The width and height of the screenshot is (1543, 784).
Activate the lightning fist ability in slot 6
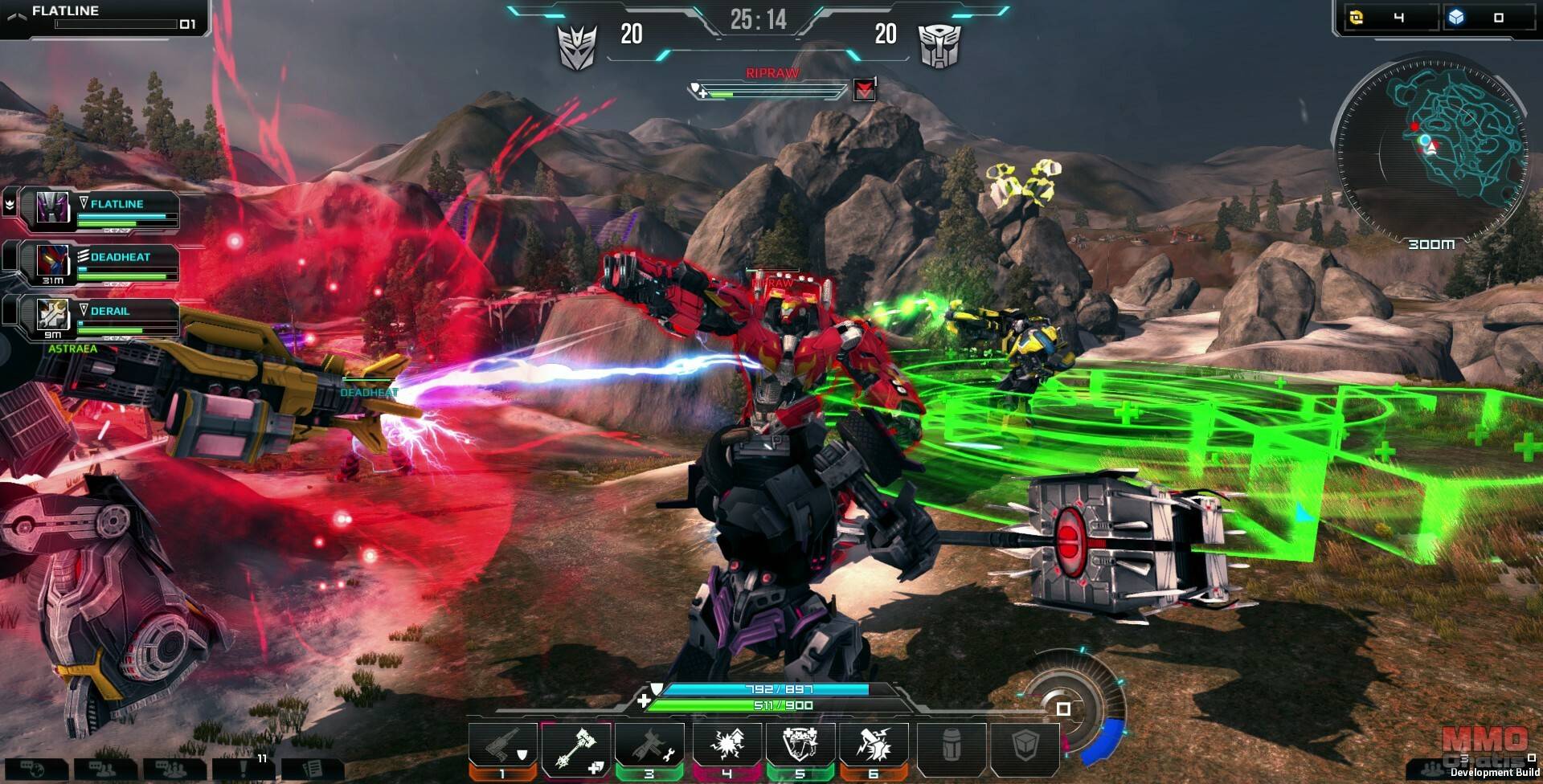click(x=874, y=749)
